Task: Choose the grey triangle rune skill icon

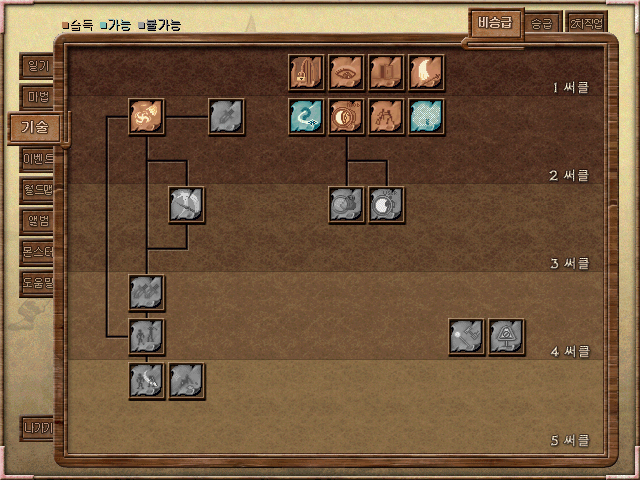Action: [x=507, y=337]
